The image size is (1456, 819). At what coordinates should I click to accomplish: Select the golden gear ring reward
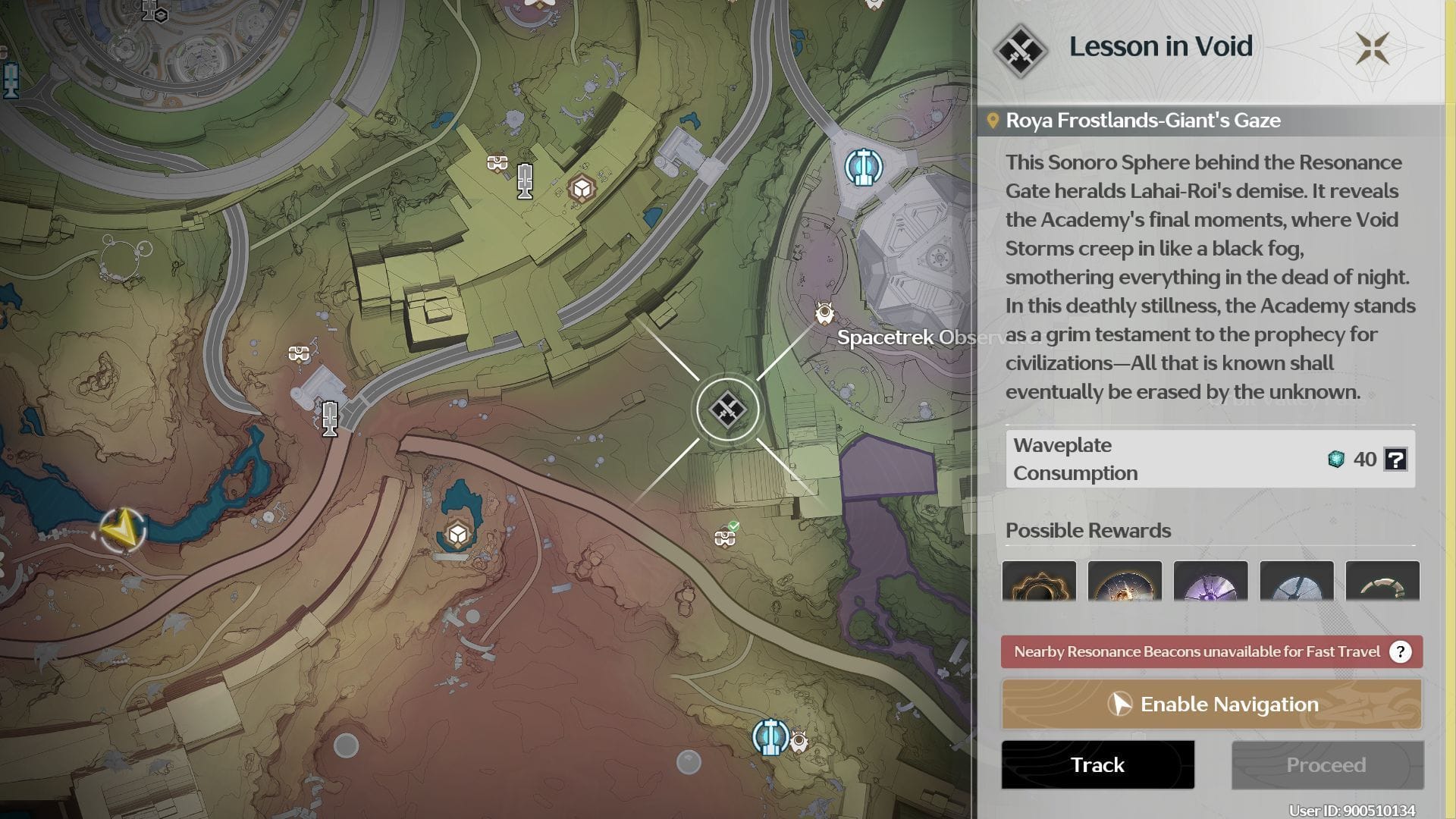[1039, 582]
